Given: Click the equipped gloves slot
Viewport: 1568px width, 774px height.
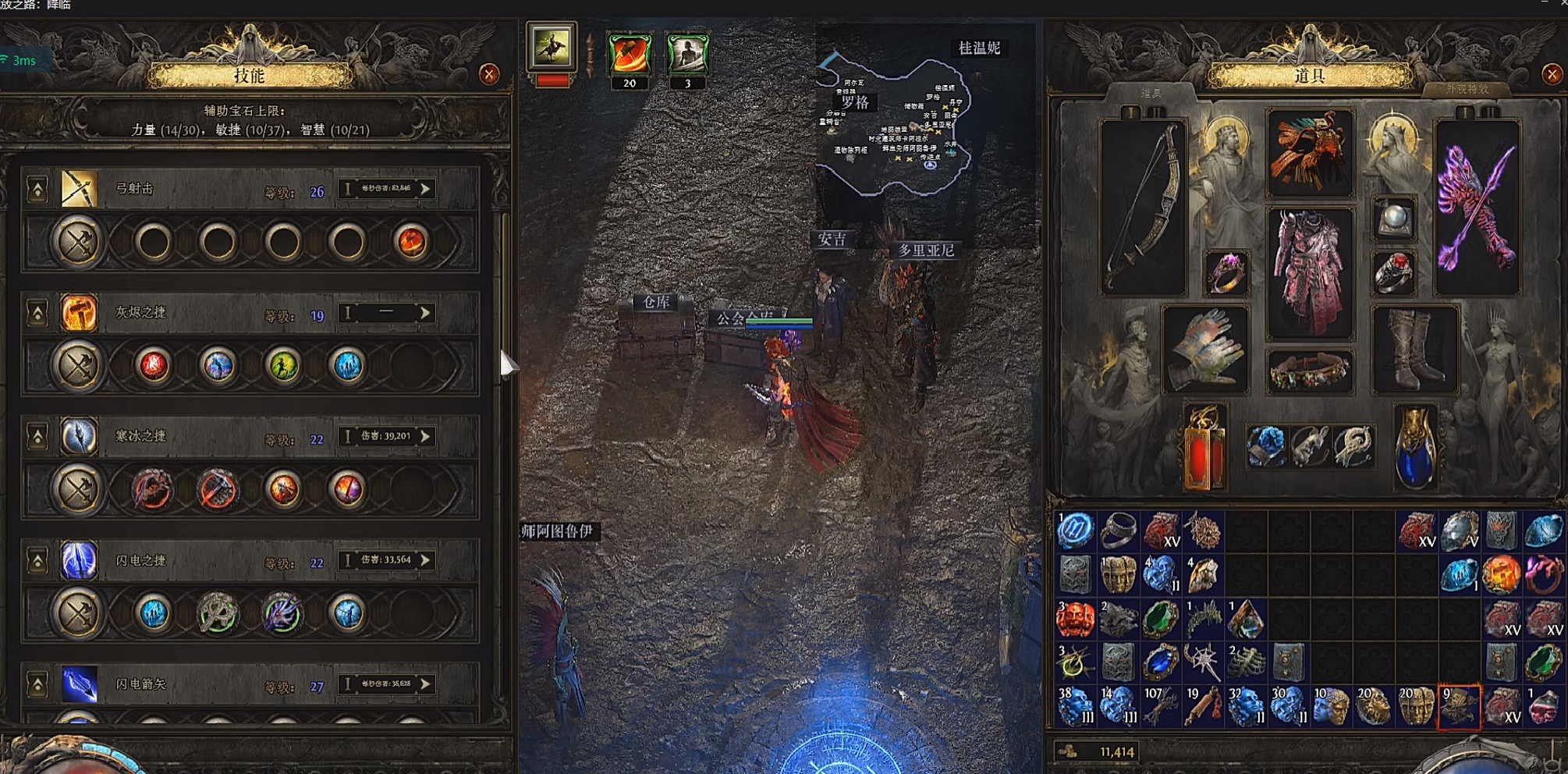Looking at the screenshot, I should 1205,349.
